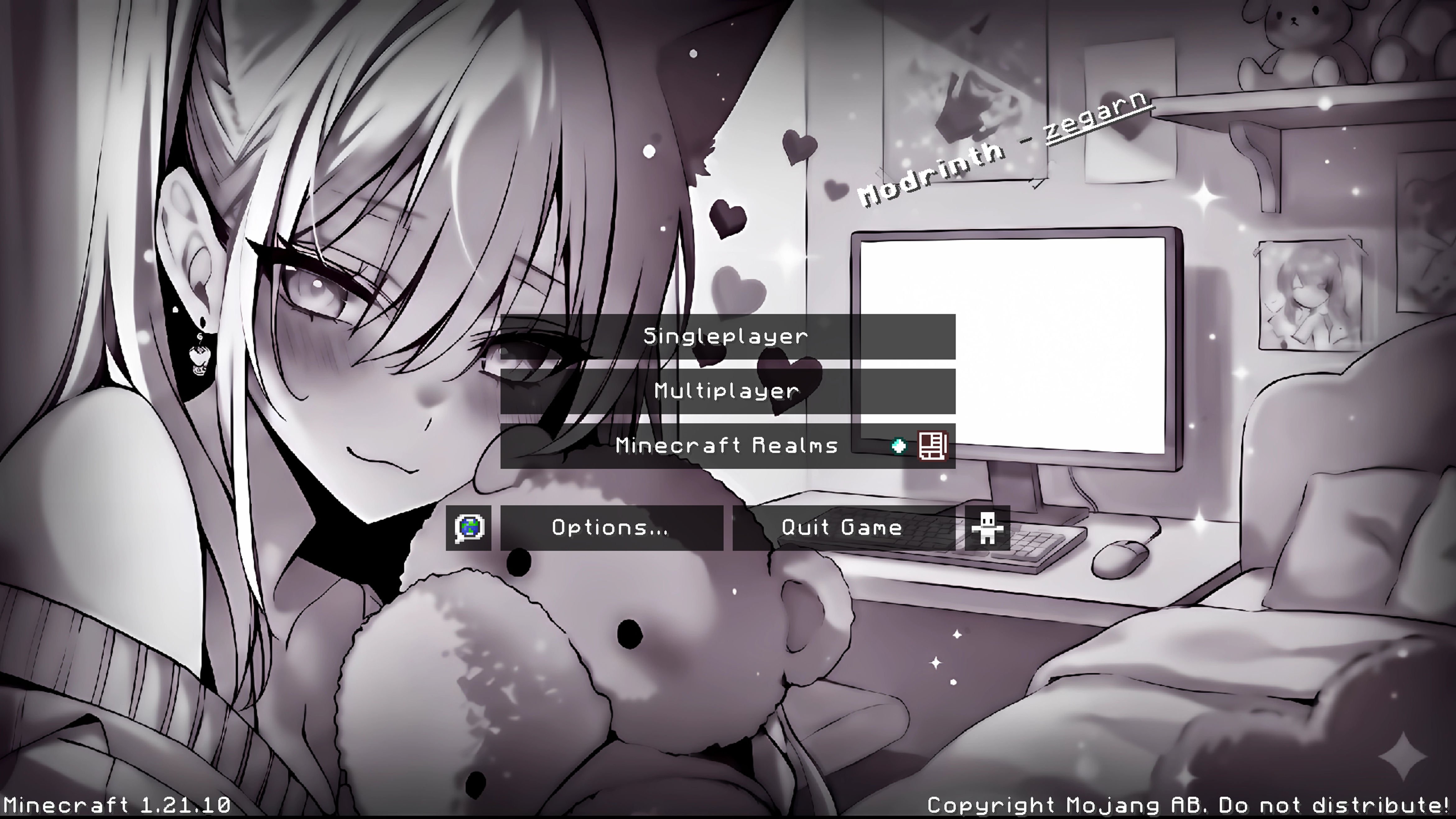Open accessibility settings figure icon
Screen dimensions: 1456x819
coord(987,528)
